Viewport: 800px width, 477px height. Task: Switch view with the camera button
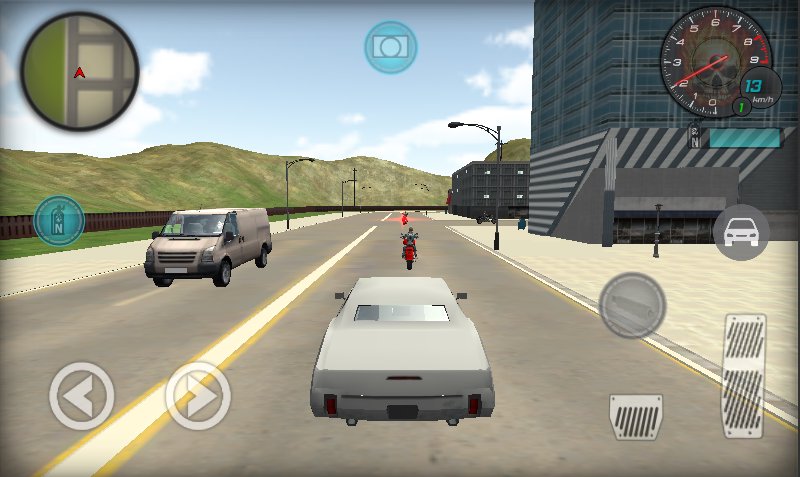pyautogui.click(x=390, y=47)
